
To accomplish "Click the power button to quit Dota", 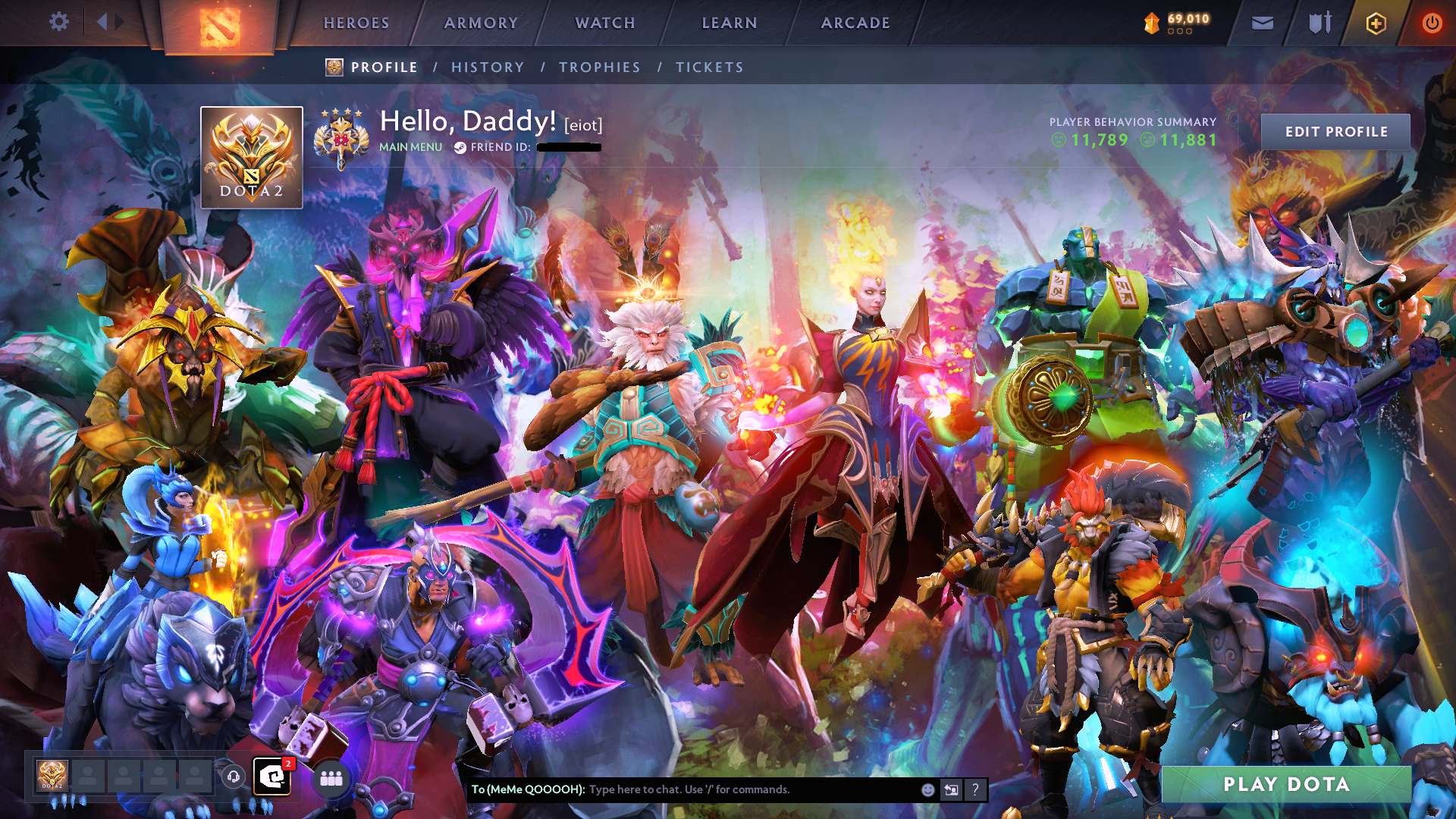I will click(x=1432, y=23).
